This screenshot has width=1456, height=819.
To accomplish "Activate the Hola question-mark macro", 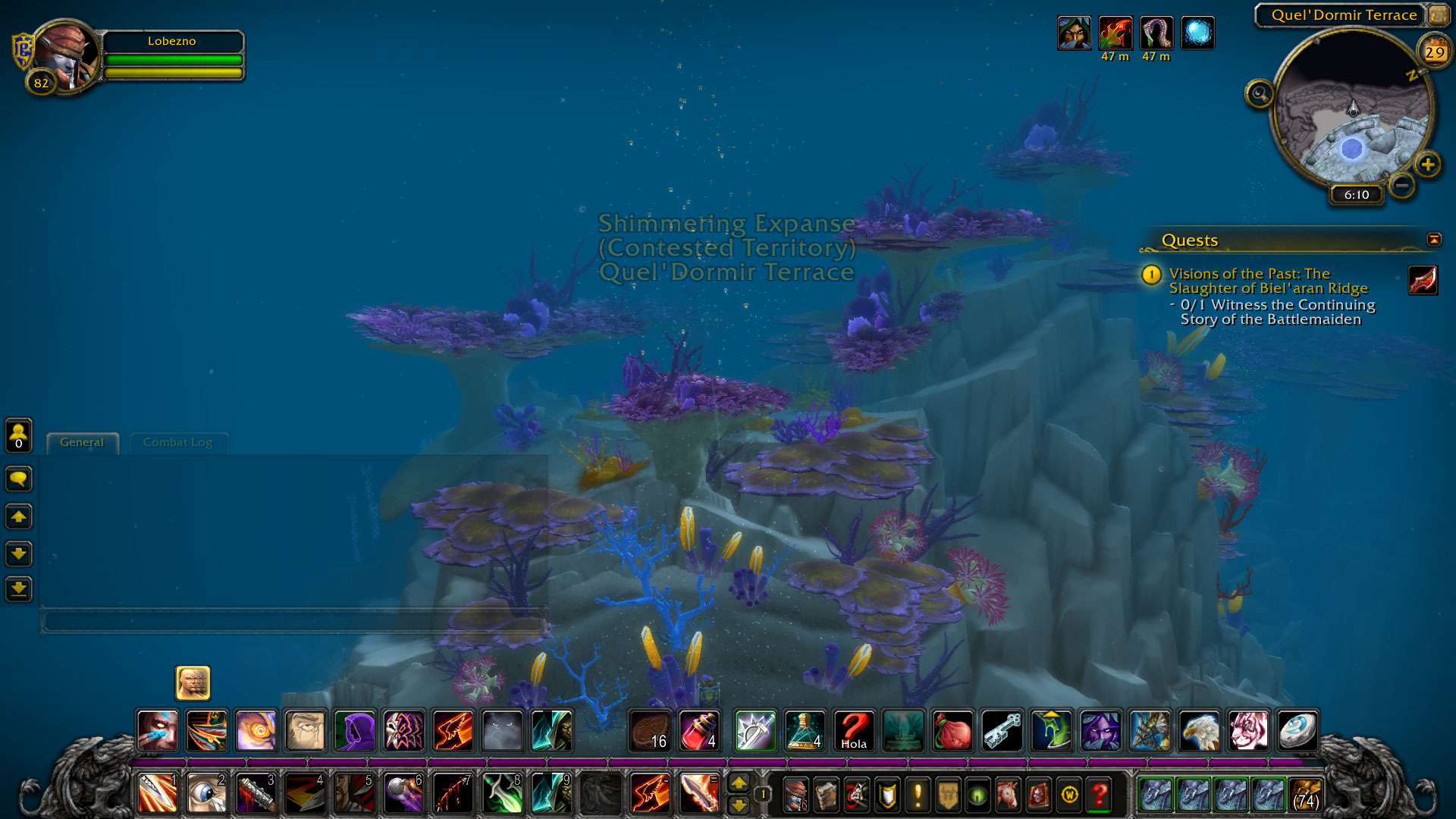I will pyautogui.click(x=854, y=731).
